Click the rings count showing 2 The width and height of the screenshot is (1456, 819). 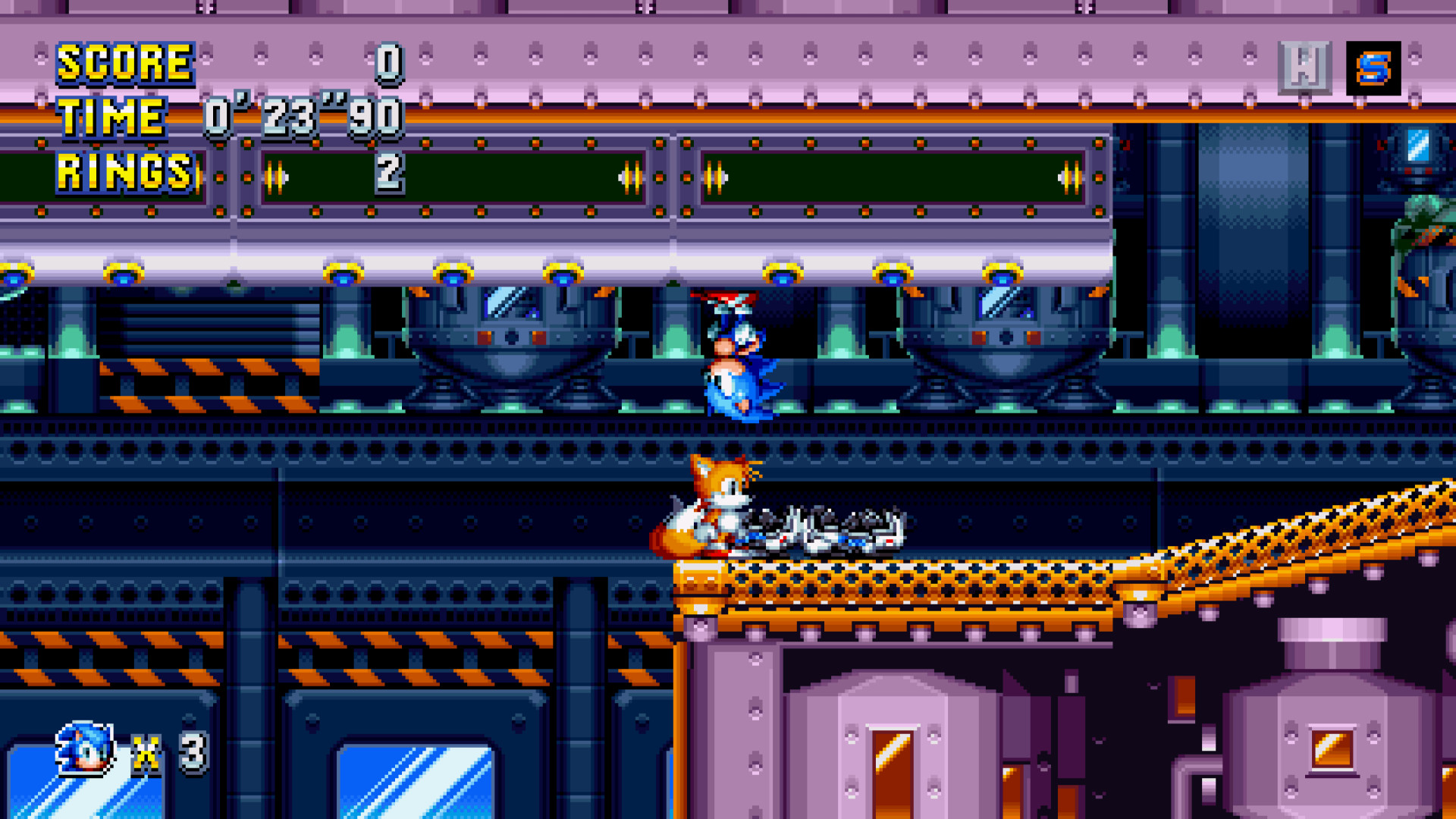[x=388, y=173]
